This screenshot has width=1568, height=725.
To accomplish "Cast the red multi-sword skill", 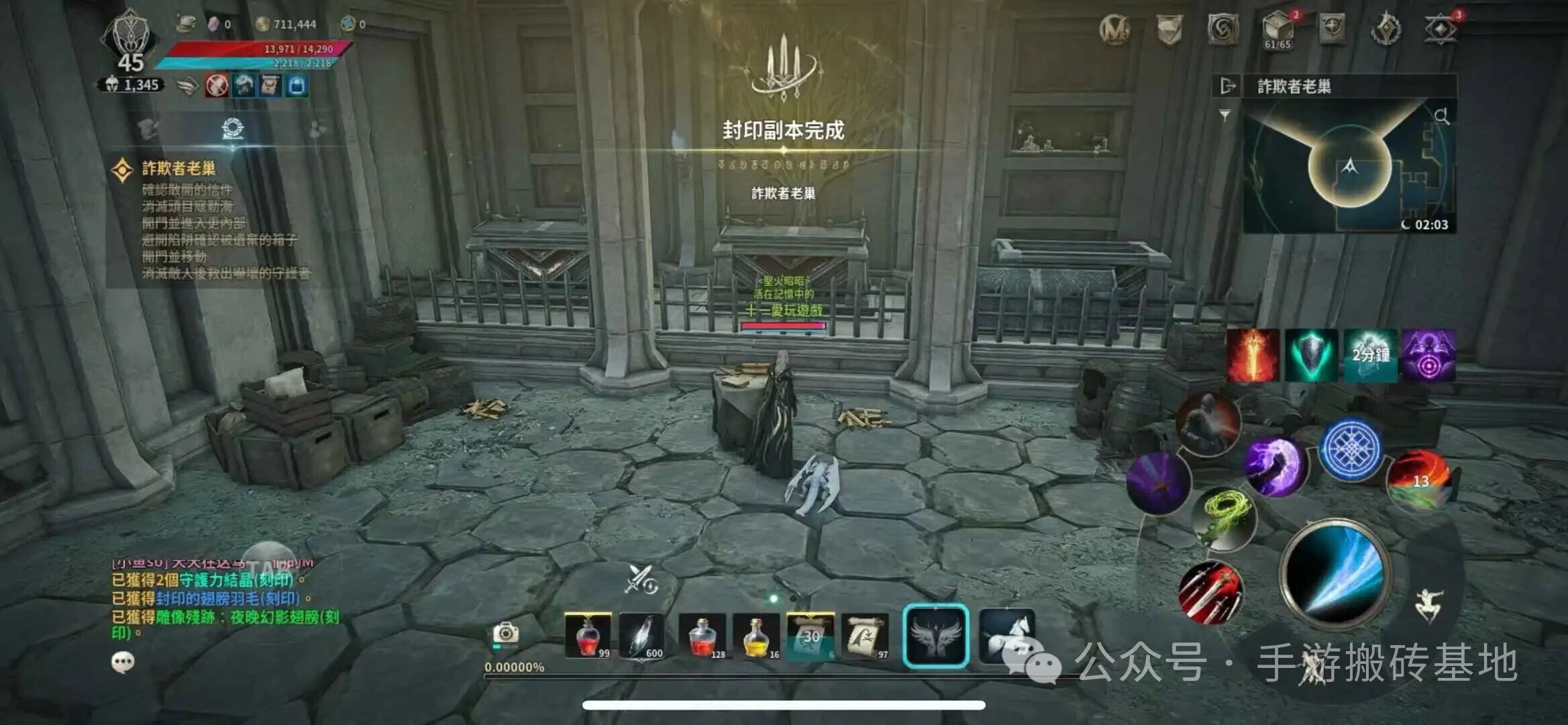I will point(1210,592).
